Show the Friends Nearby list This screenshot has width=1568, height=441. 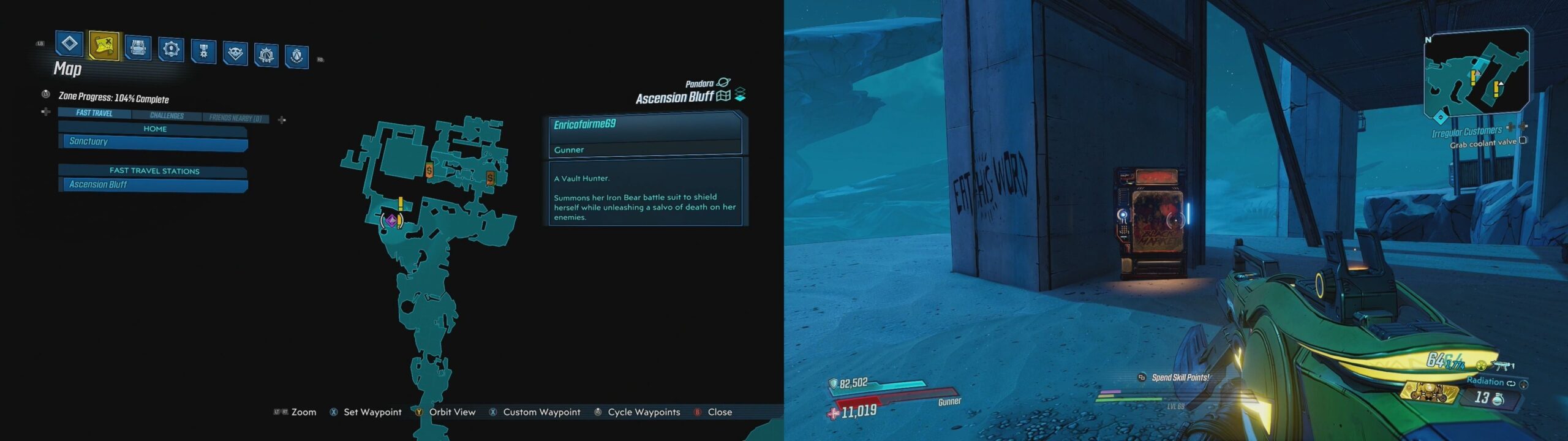[235, 118]
